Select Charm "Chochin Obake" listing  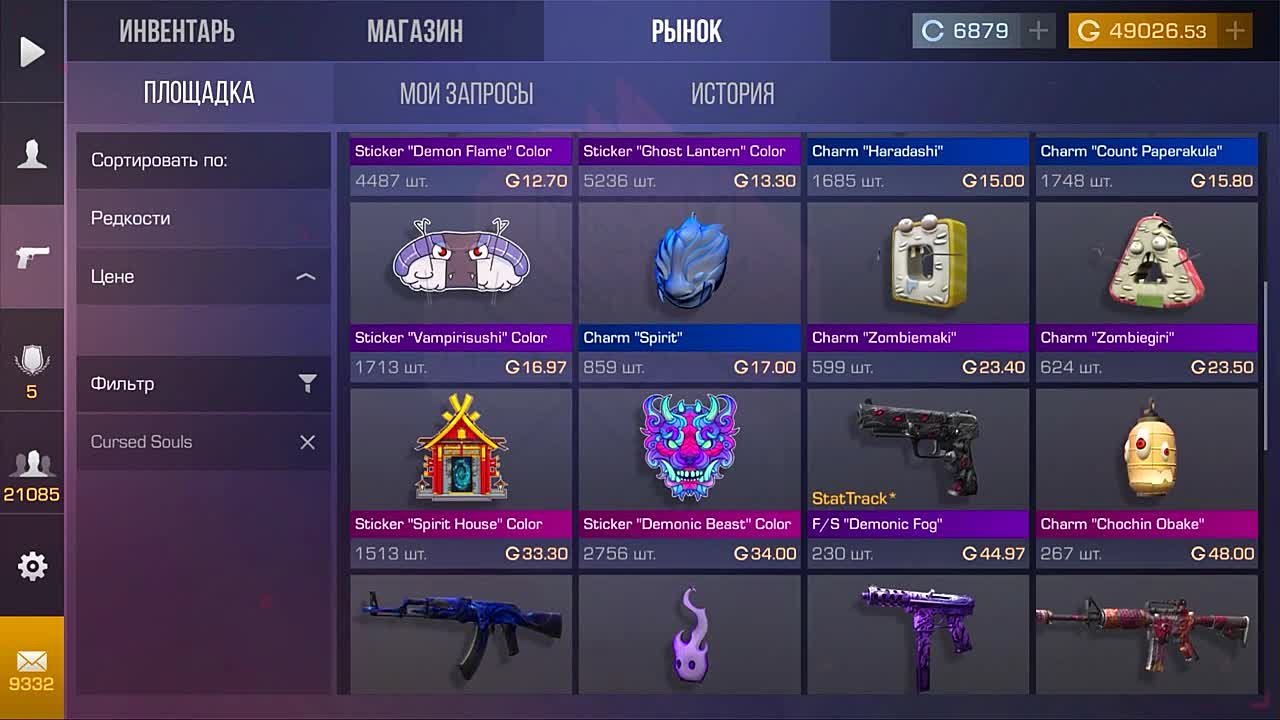click(x=1146, y=476)
